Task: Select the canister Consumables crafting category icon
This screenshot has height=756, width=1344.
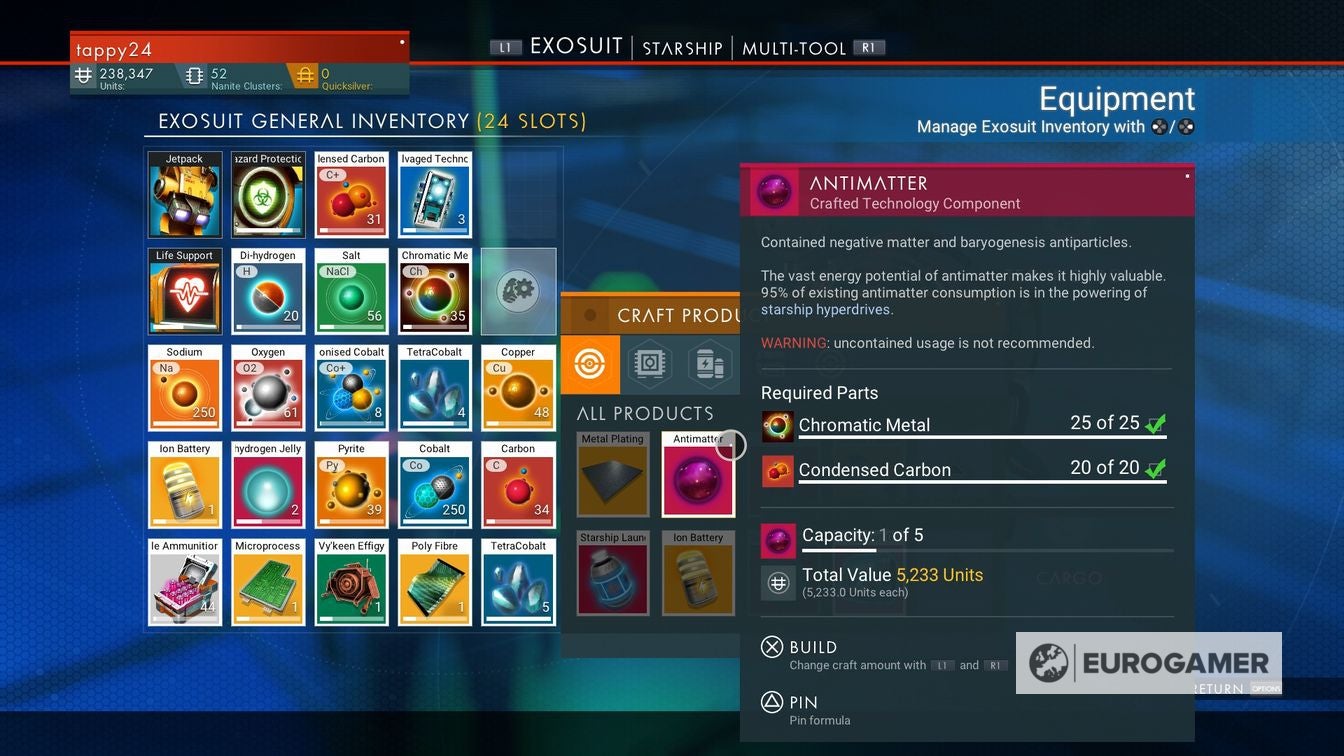Action: 710,364
